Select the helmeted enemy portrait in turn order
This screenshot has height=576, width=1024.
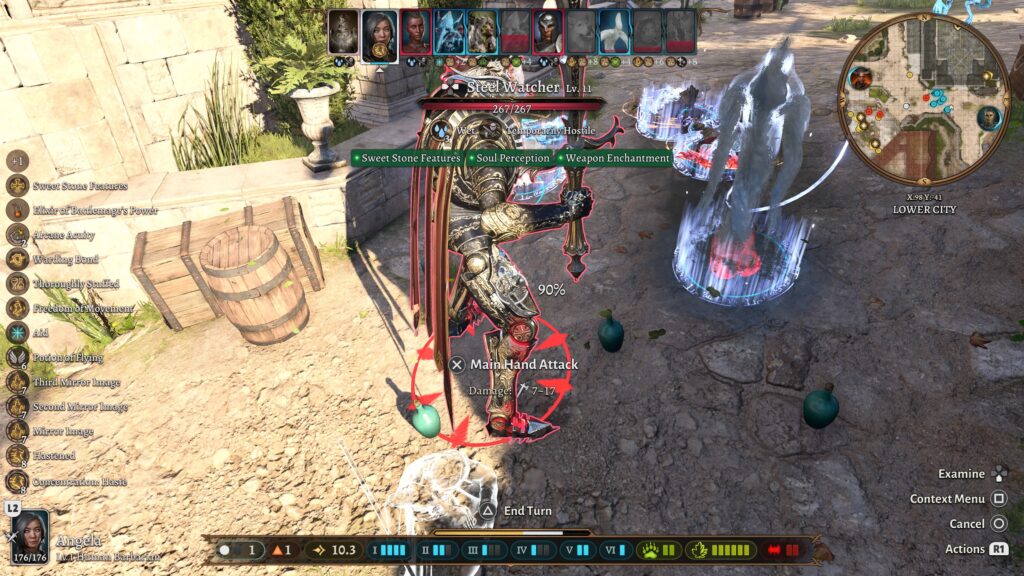547,32
